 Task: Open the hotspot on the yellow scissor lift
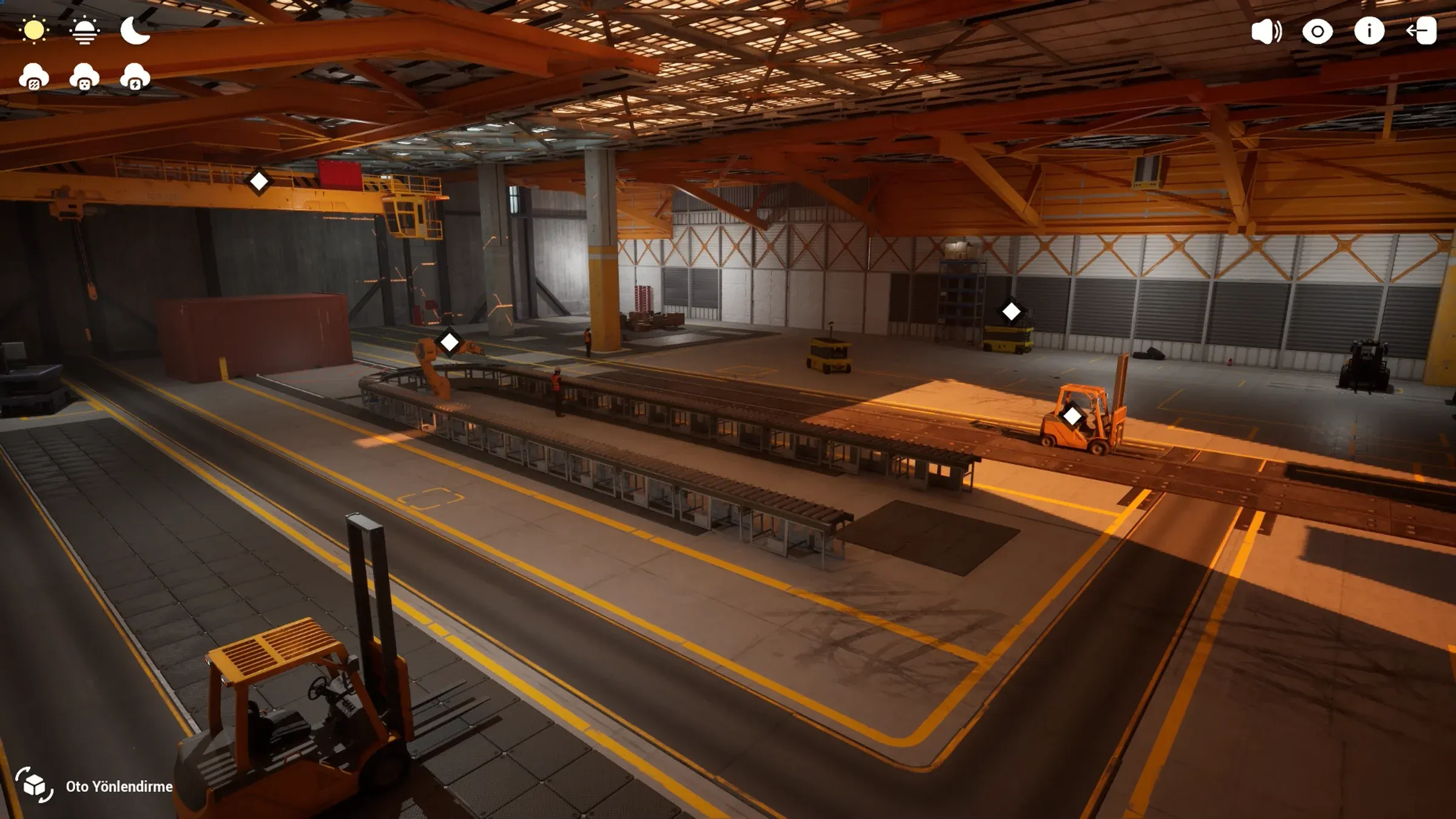click(x=1011, y=311)
